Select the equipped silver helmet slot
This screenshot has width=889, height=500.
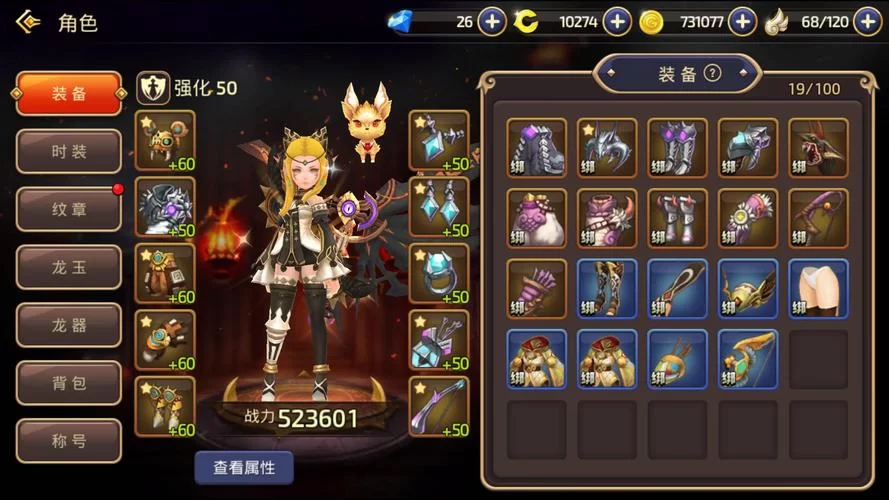pyautogui.click(x=165, y=207)
